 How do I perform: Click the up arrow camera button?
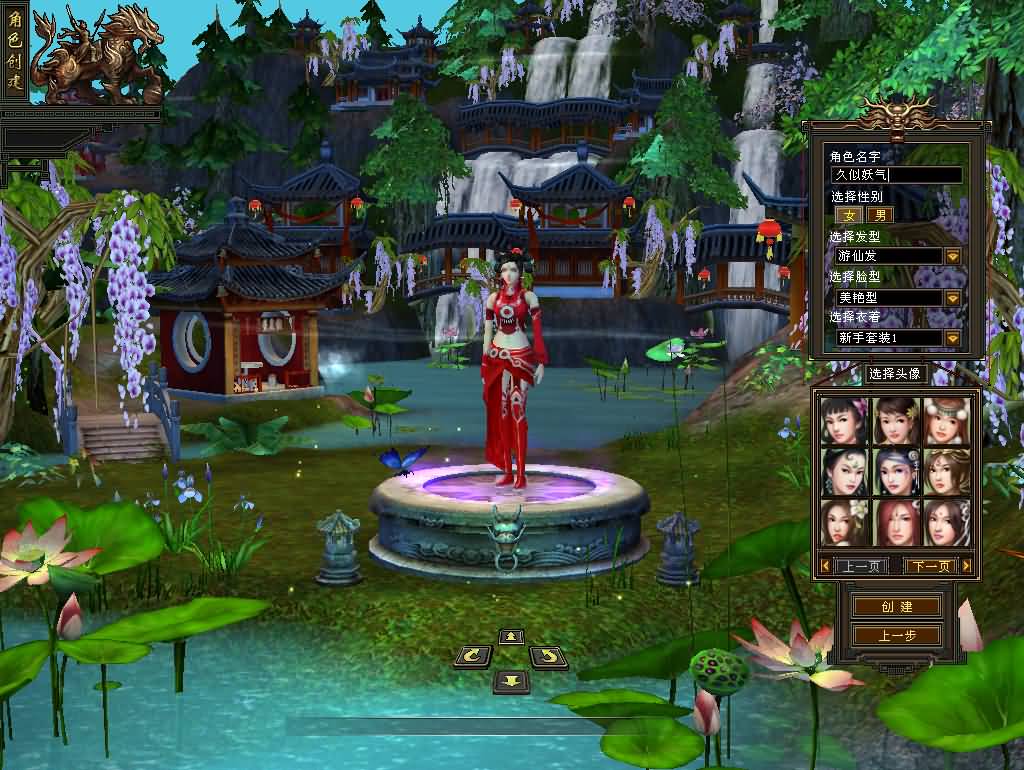(x=511, y=637)
